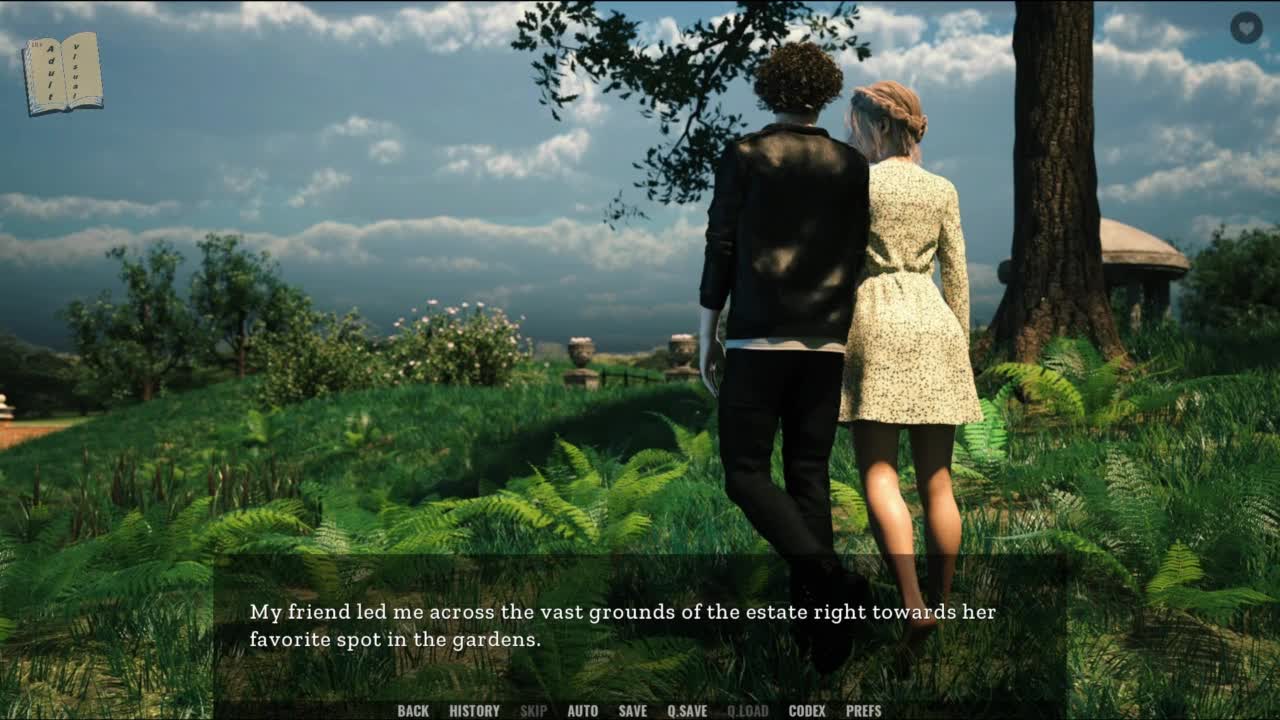
Task: Click the heart icon button
Action: pos(1246,27)
